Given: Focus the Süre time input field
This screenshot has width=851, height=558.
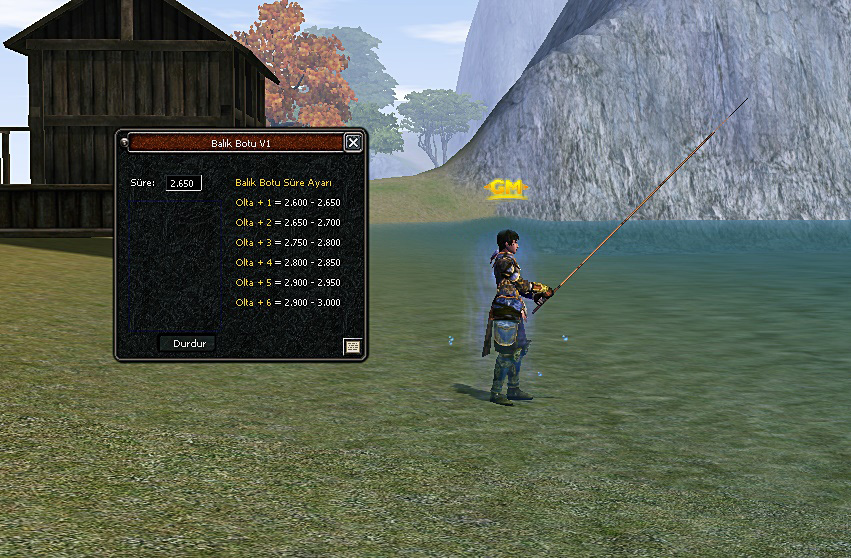Looking at the screenshot, I should (x=184, y=183).
